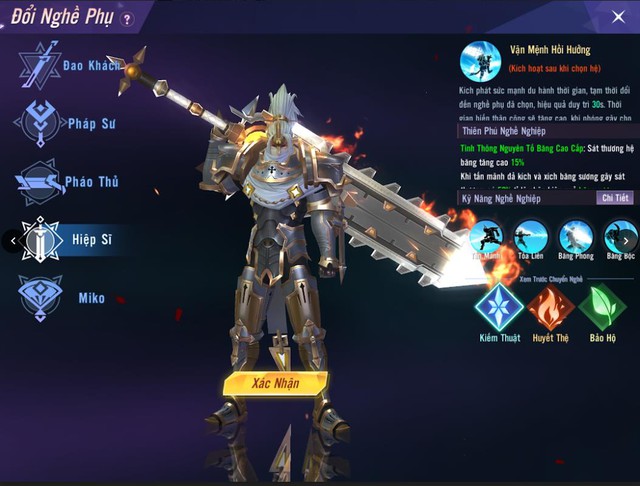The width and height of the screenshot is (640, 486).
Task: Select the Vận Mệnh Hồi Hương skill icon
Action: coord(479,60)
